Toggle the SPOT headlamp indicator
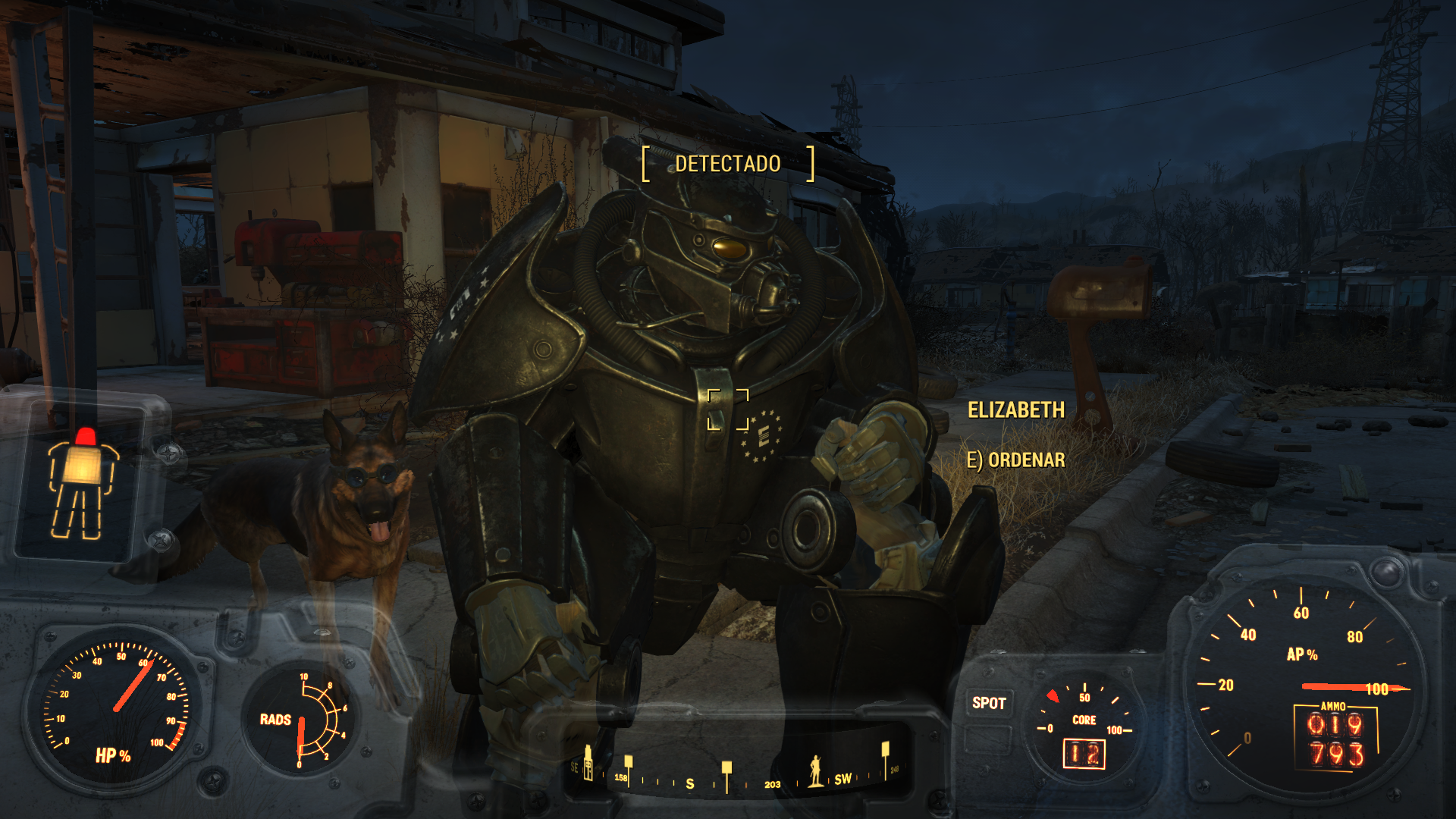1456x819 pixels. pos(989,703)
